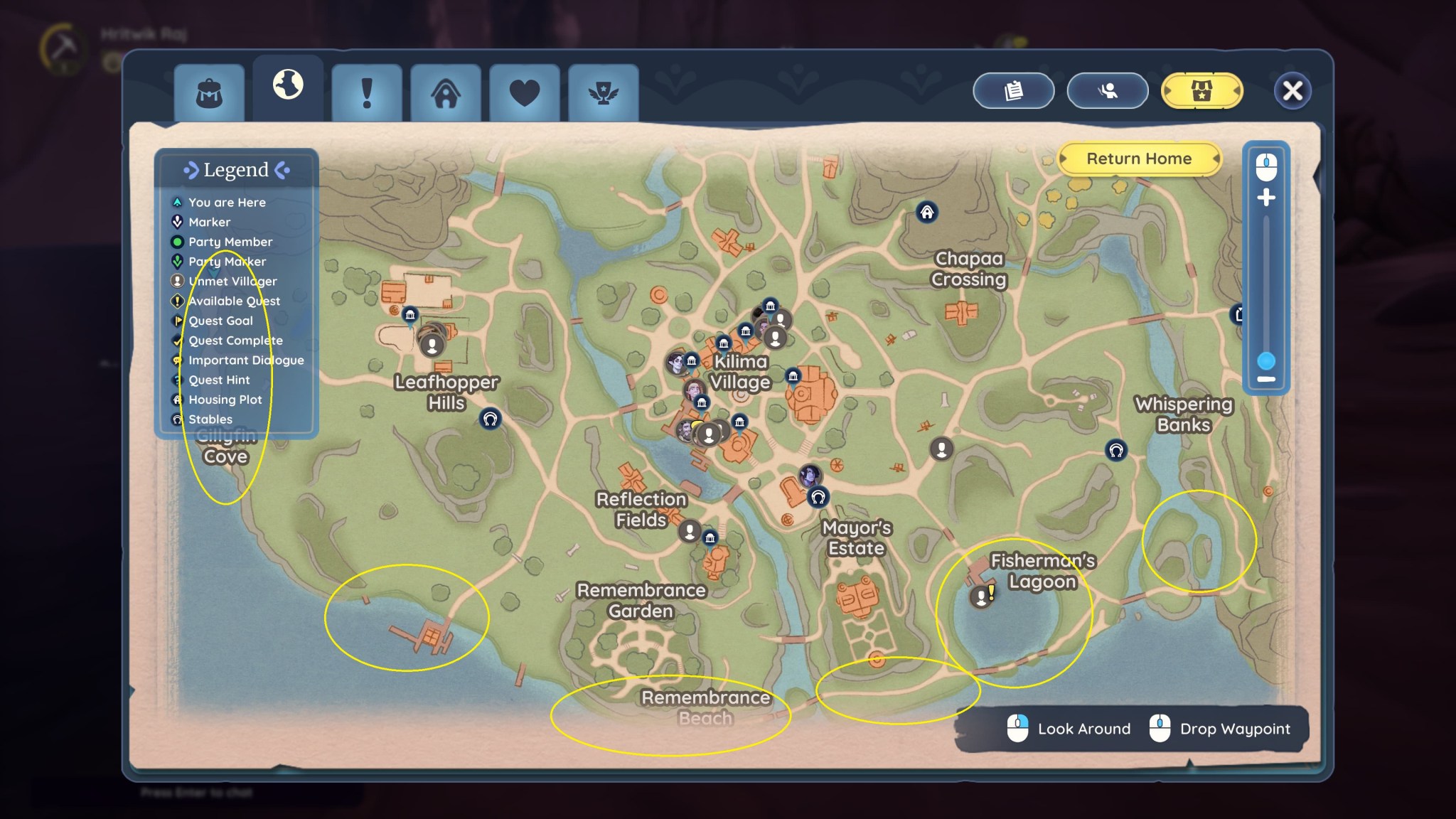This screenshot has height=819, width=1456.
Task: Open the quests exclamation tab
Action: coord(367,93)
